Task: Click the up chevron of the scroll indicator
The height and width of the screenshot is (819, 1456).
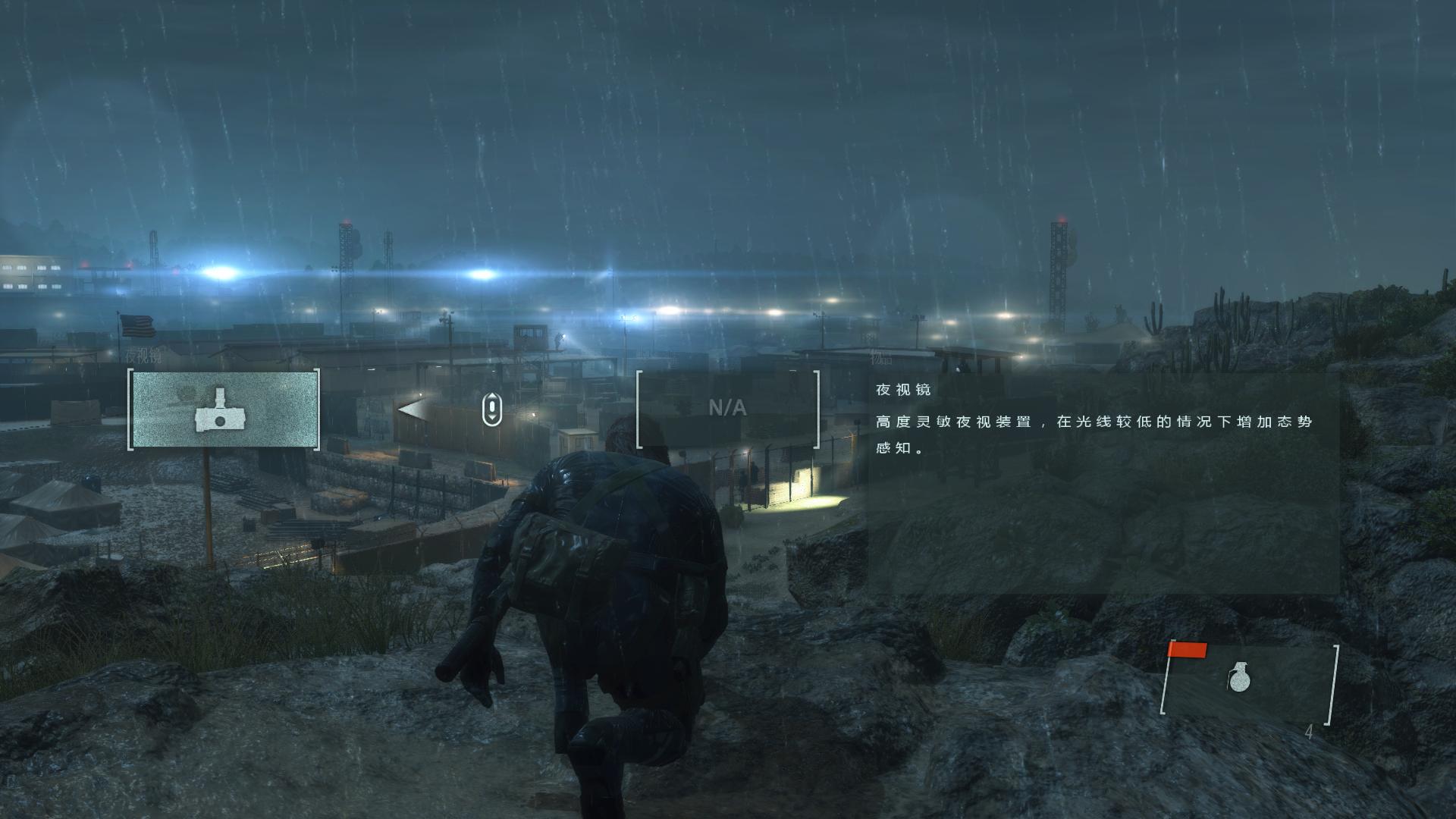Action: click(492, 397)
